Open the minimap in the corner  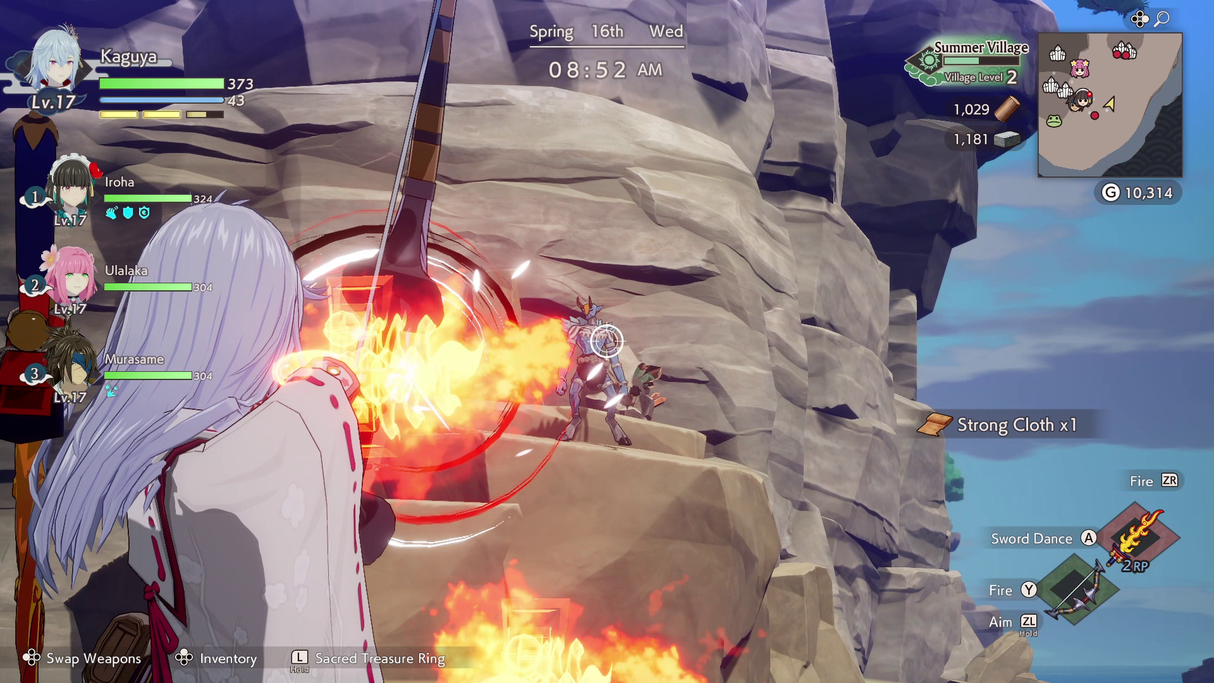(x=1110, y=105)
